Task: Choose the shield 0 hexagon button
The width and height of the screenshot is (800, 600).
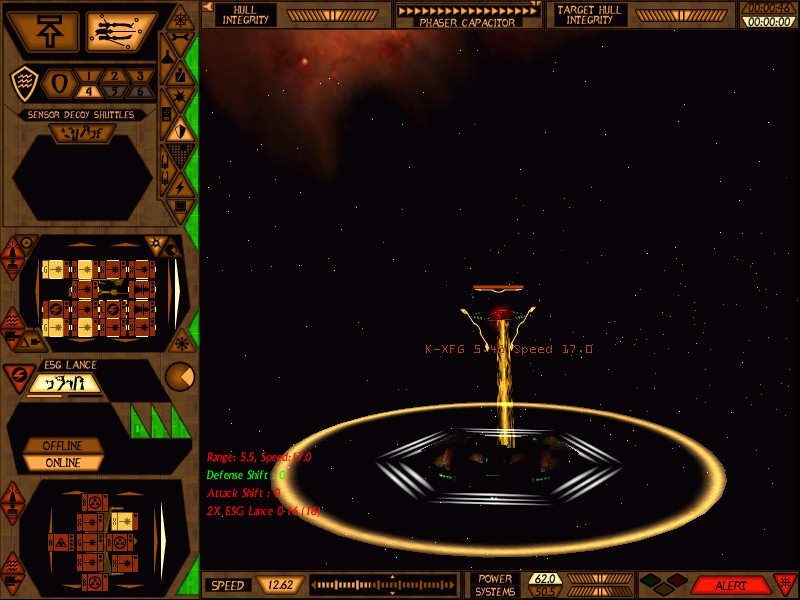Action: point(58,84)
